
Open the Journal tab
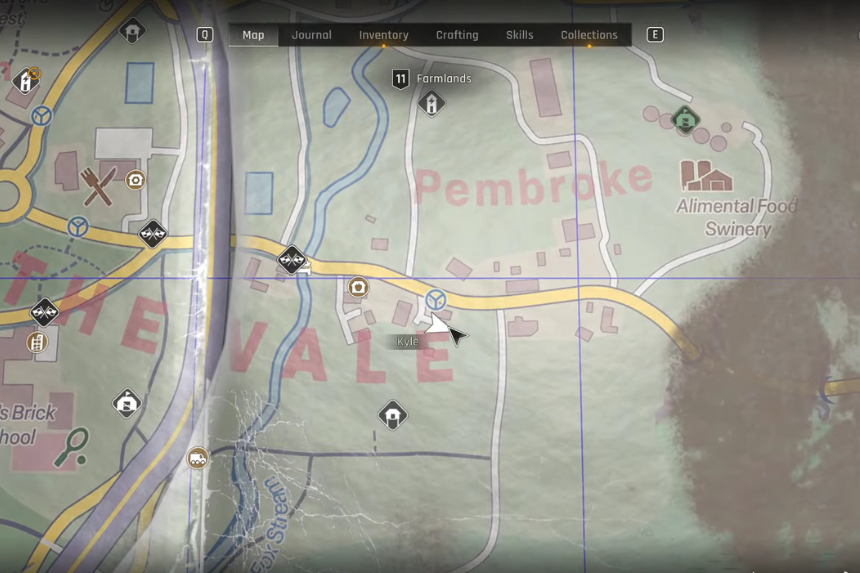(311, 35)
